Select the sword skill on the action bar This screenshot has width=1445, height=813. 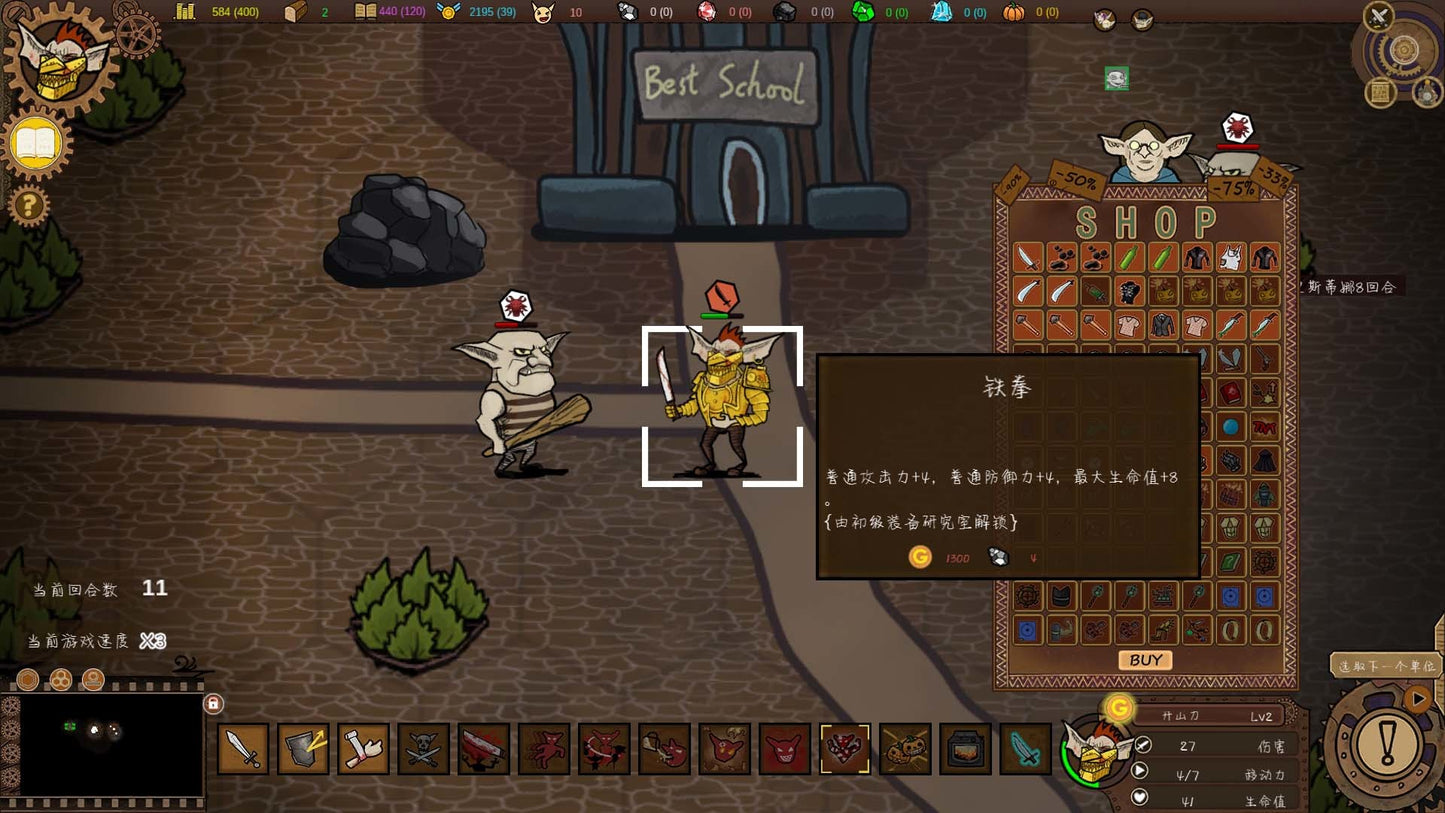click(x=243, y=747)
